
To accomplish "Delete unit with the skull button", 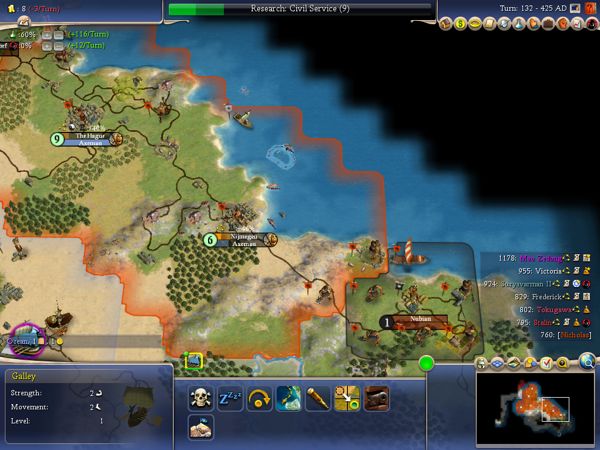I will [x=203, y=397].
